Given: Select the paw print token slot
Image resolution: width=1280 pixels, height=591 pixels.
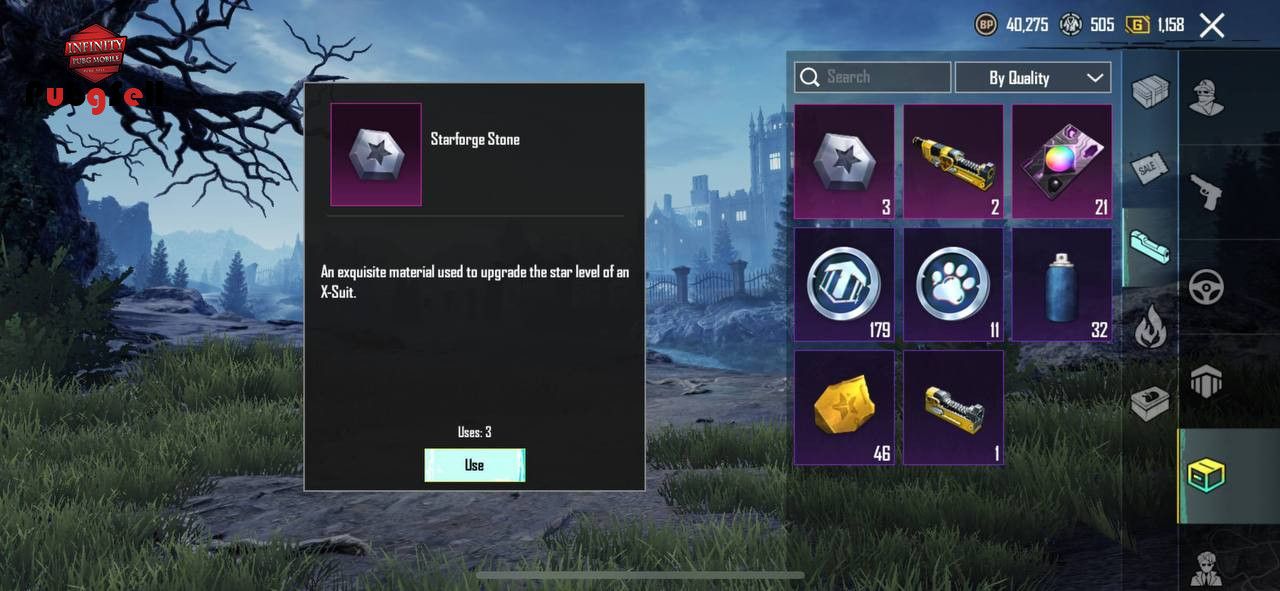Looking at the screenshot, I should (953, 285).
